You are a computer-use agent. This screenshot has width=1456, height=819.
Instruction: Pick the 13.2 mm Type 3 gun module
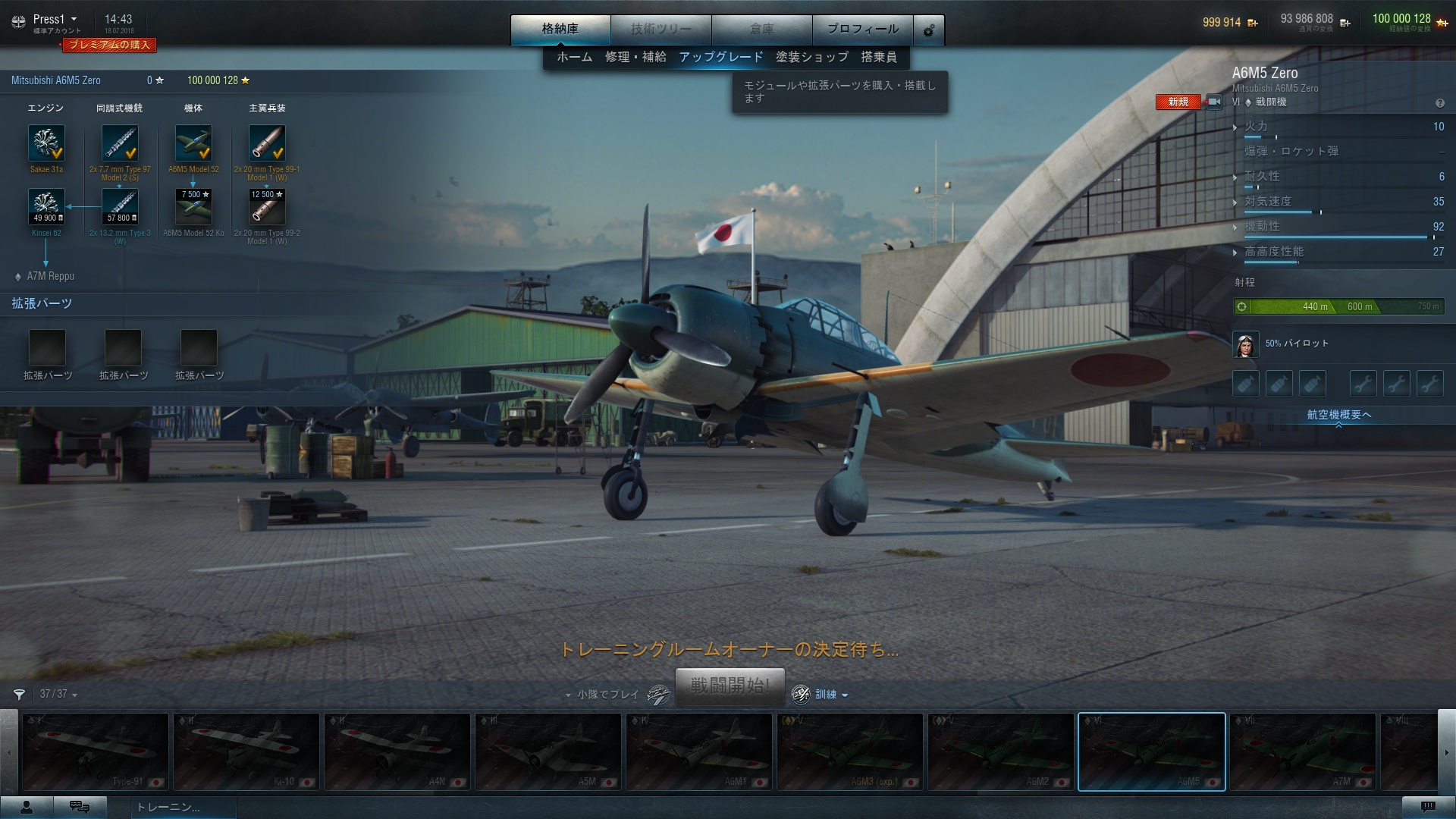tap(120, 207)
